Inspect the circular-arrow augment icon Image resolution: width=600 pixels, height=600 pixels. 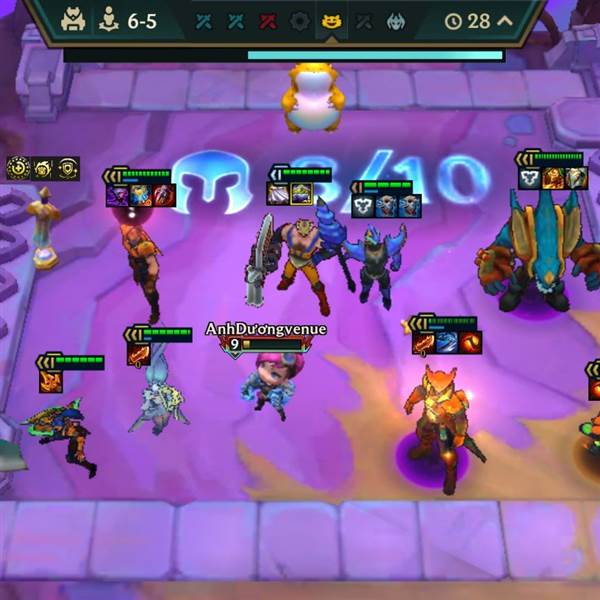(18, 168)
